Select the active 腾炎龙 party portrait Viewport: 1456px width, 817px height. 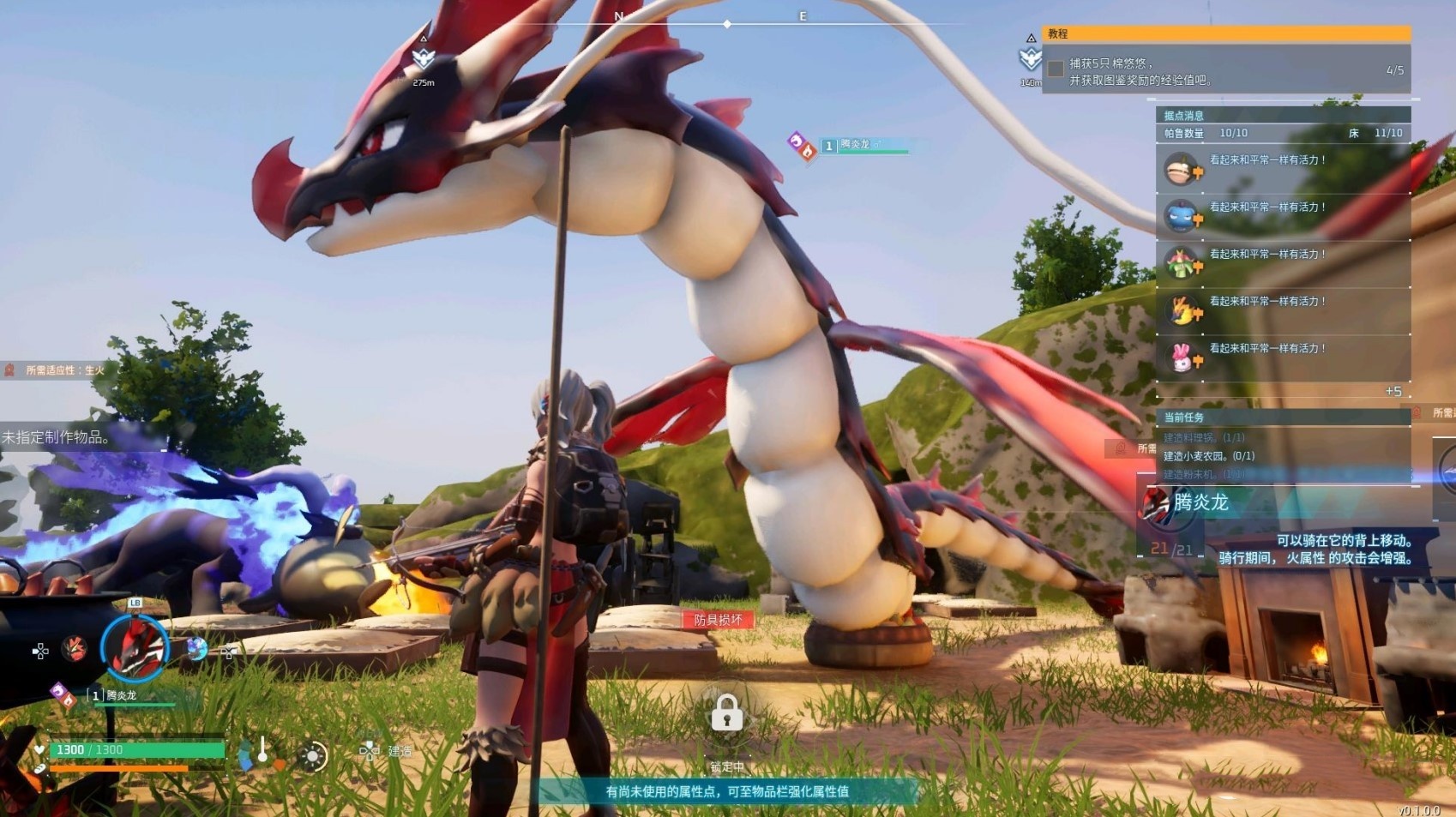coord(135,648)
